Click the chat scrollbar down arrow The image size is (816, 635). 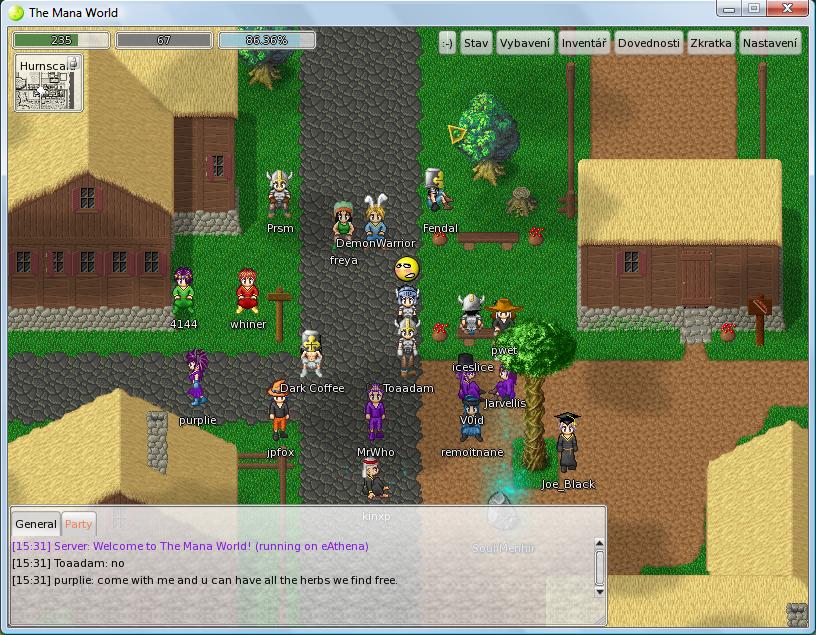point(599,592)
